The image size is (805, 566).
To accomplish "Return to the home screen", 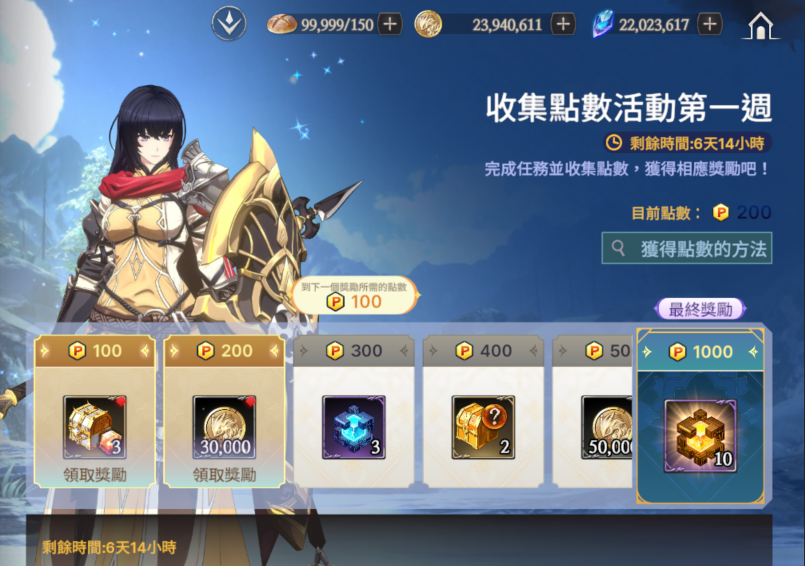I will coord(761,25).
